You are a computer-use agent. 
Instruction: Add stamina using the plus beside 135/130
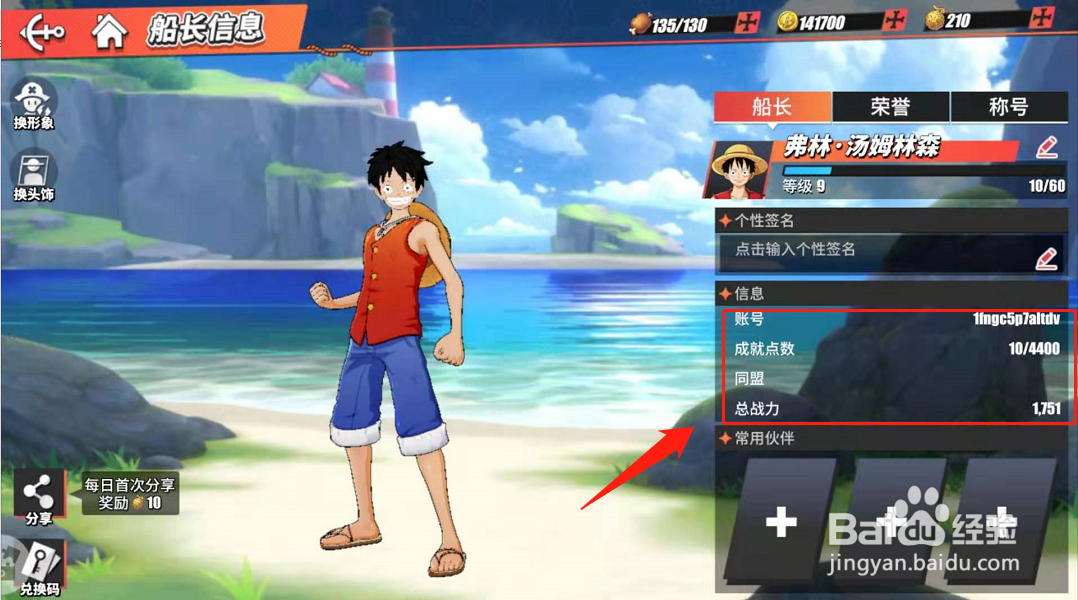tap(746, 23)
